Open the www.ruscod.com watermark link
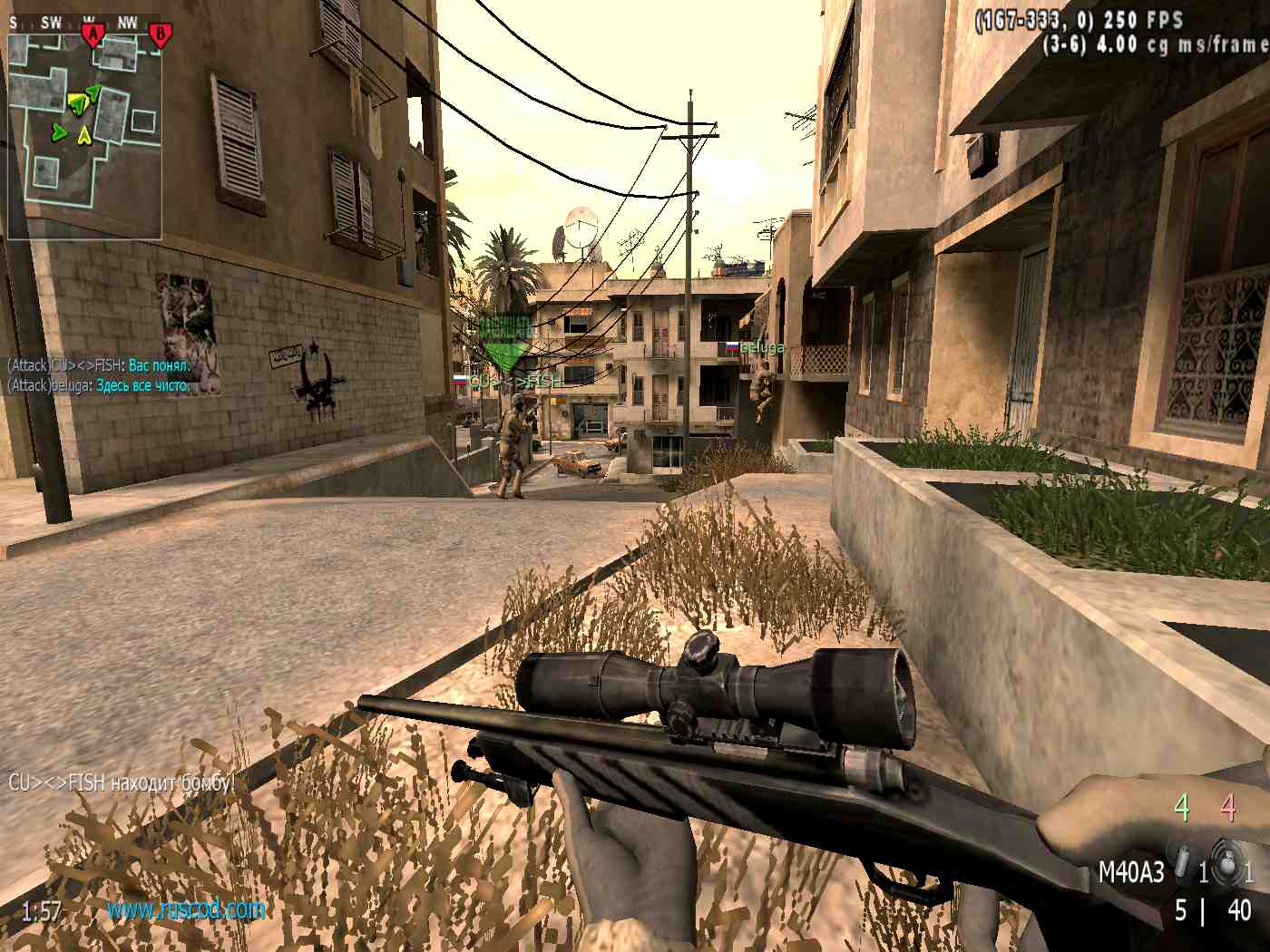 tap(186, 908)
